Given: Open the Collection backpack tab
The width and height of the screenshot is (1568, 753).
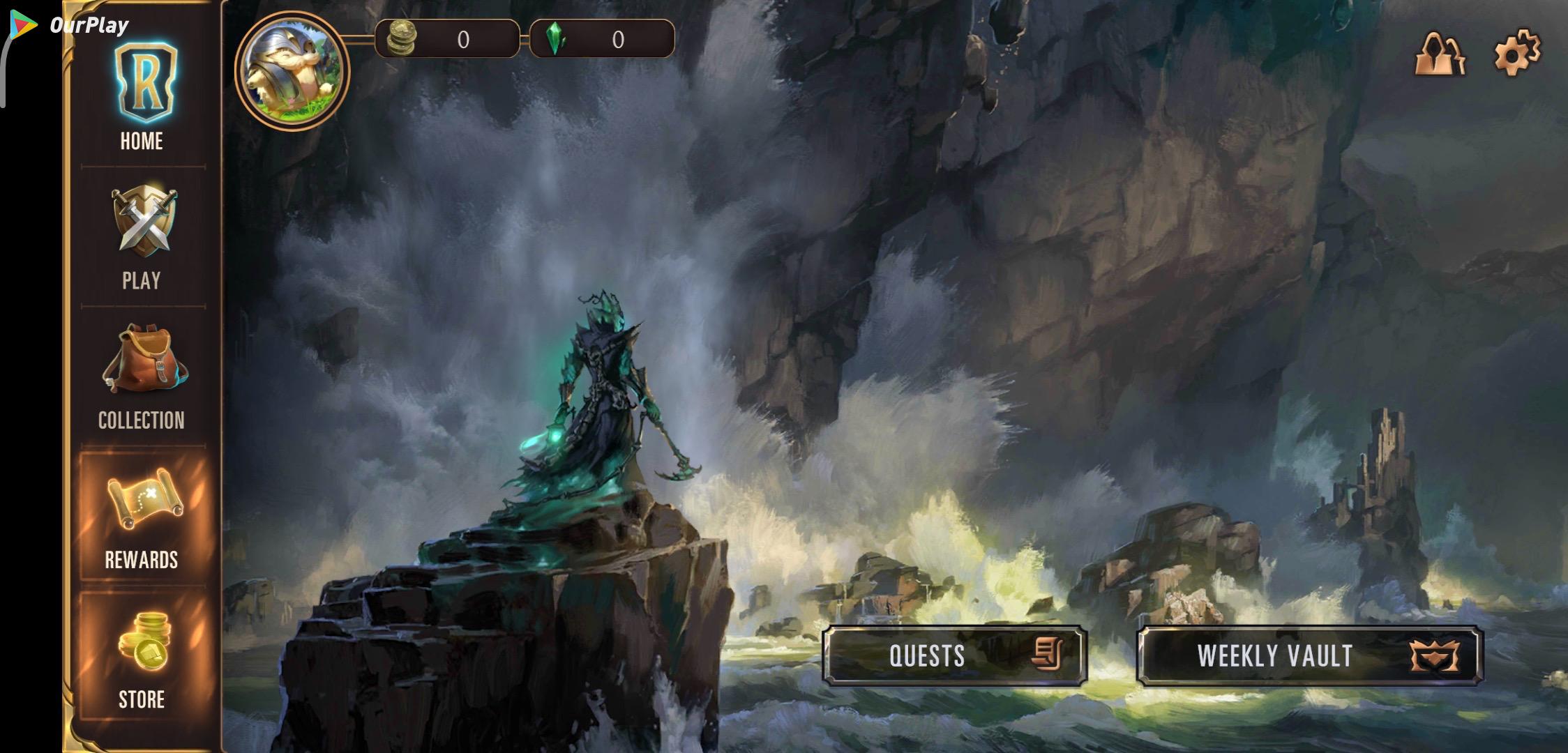Looking at the screenshot, I should pyautogui.click(x=142, y=376).
